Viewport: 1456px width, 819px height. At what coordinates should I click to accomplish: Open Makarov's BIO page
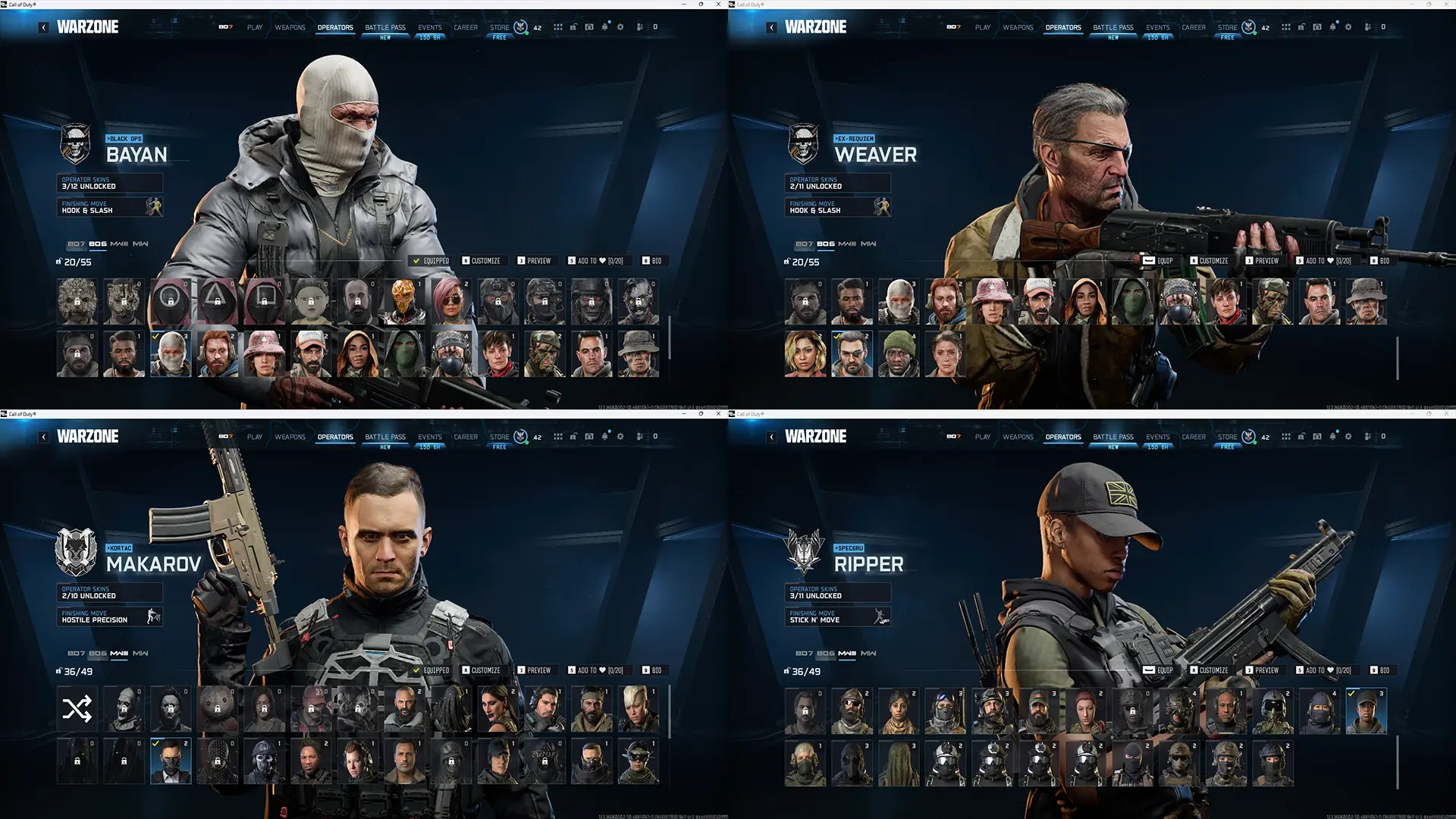(654, 670)
